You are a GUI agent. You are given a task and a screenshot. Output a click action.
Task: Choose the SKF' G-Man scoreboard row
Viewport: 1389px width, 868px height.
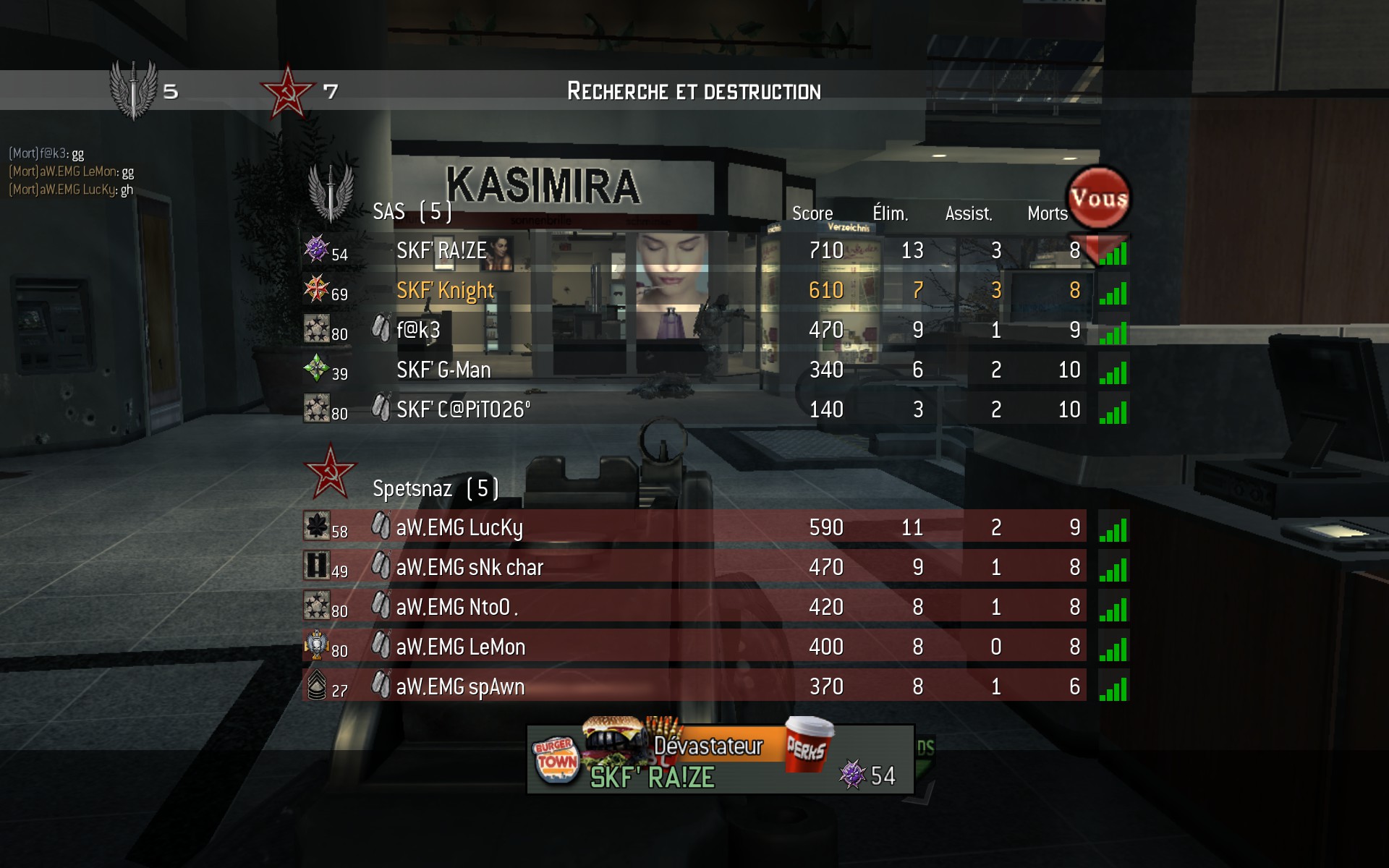(443, 370)
